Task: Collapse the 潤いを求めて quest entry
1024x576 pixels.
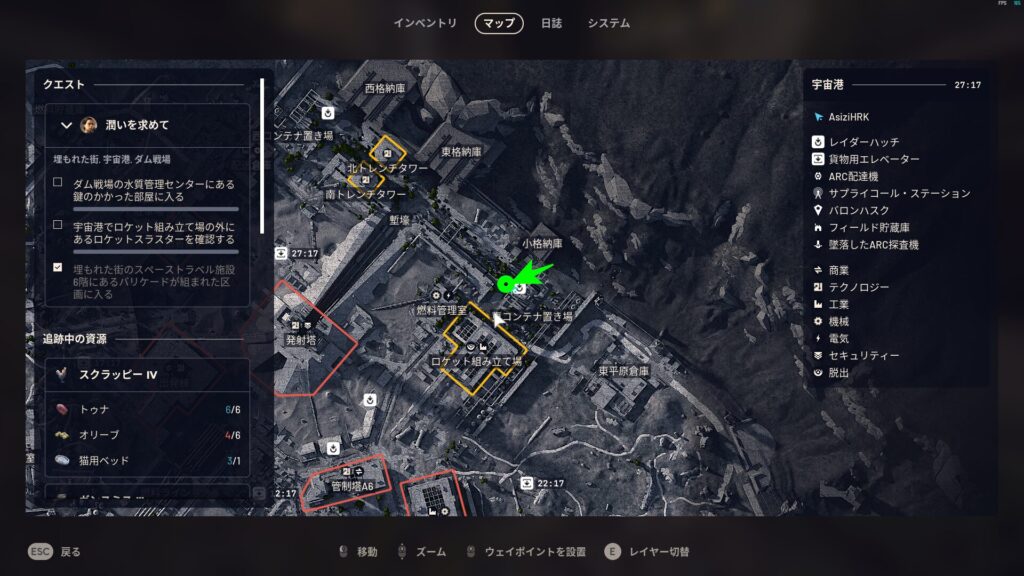Action: pos(67,125)
